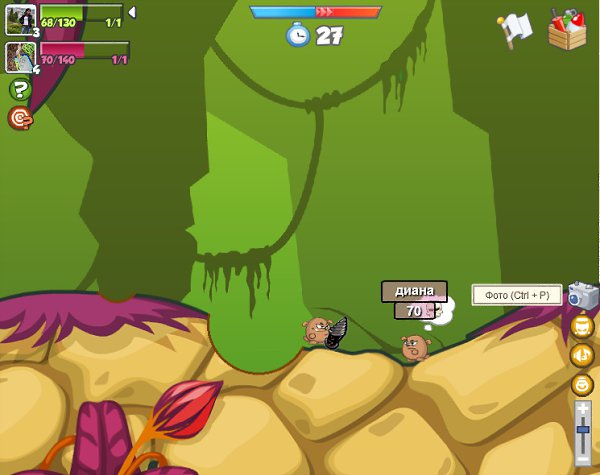Image resolution: width=600 pixels, height=475 pixels.
Task: Click the round gold button above the zoom slider
Action: click(x=582, y=384)
